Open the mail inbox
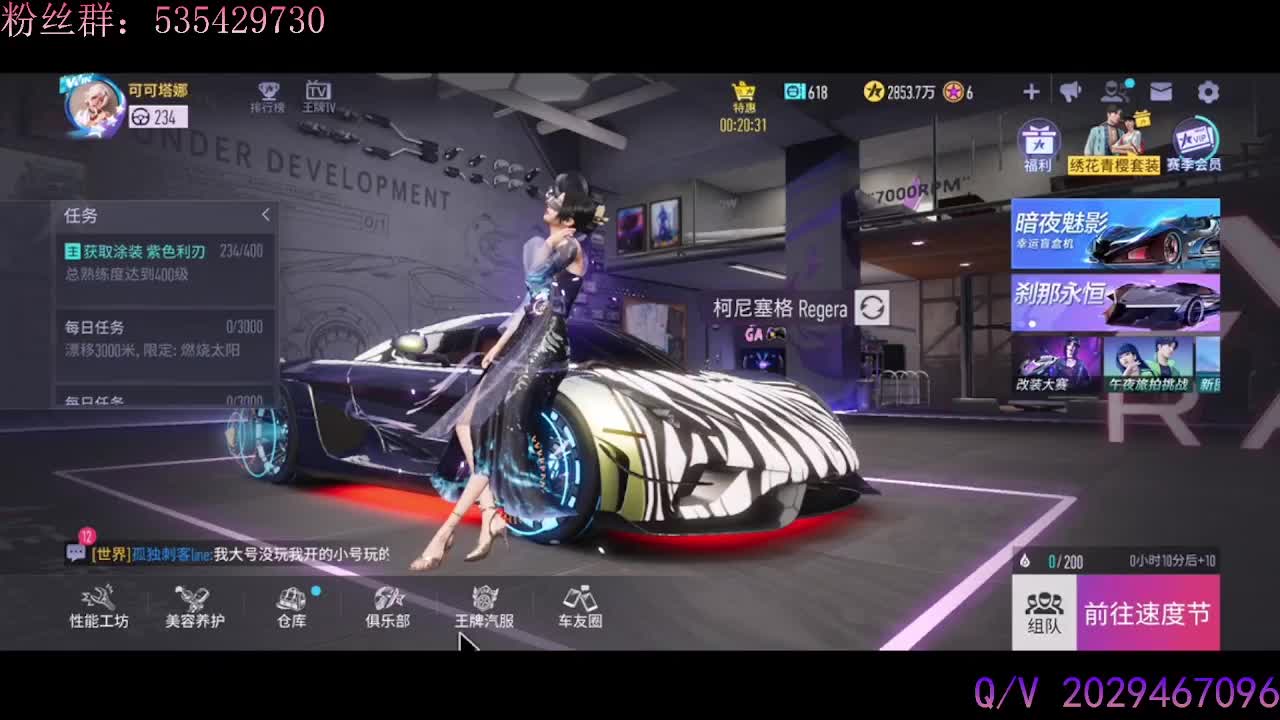Image resolution: width=1280 pixels, height=720 pixels. point(1163,91)
